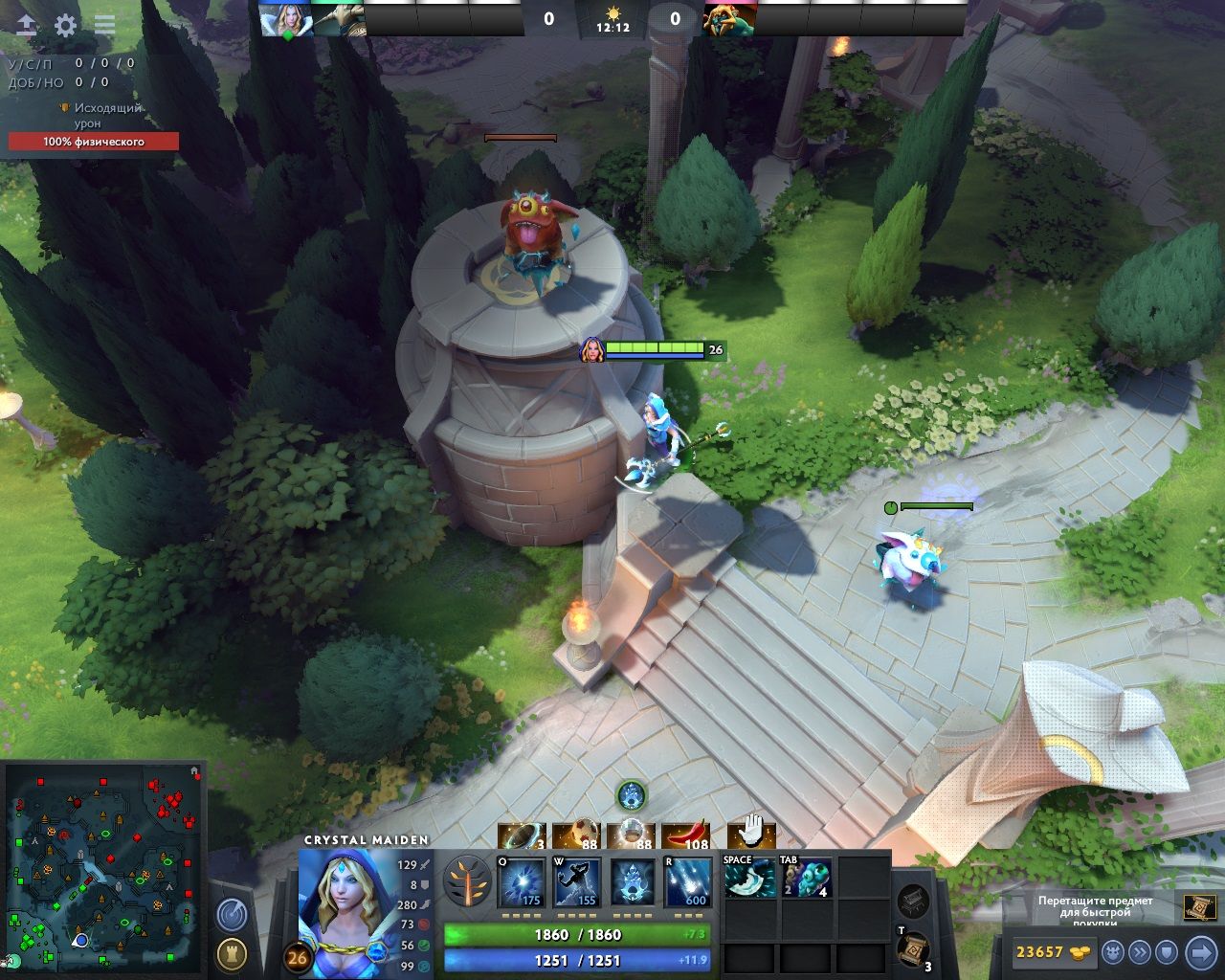
Task: Open the settings gear menu
Action: click(65, 26)
